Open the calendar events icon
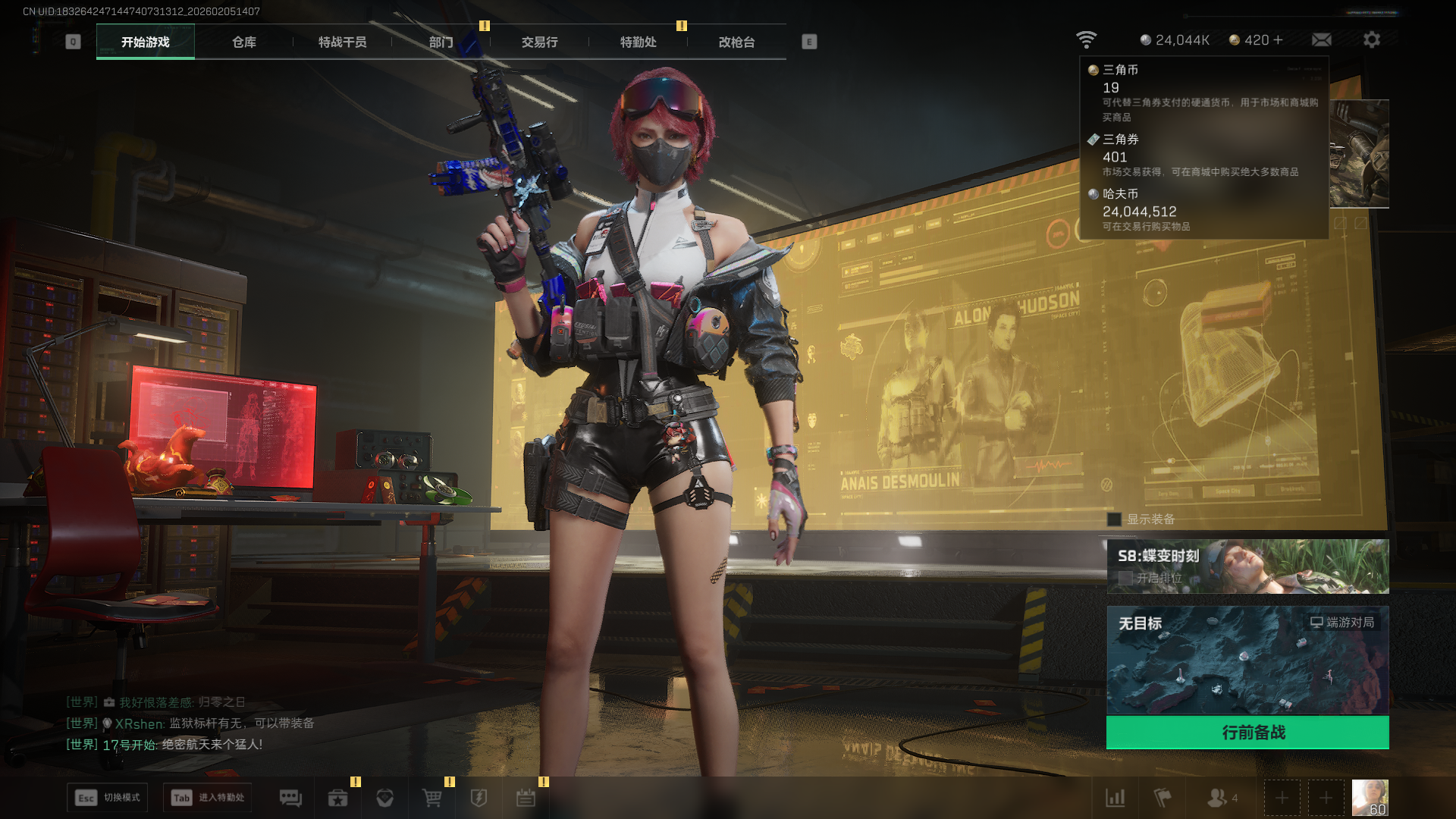Viewport: 1456px width, 819px height. [x=526, y=798]
